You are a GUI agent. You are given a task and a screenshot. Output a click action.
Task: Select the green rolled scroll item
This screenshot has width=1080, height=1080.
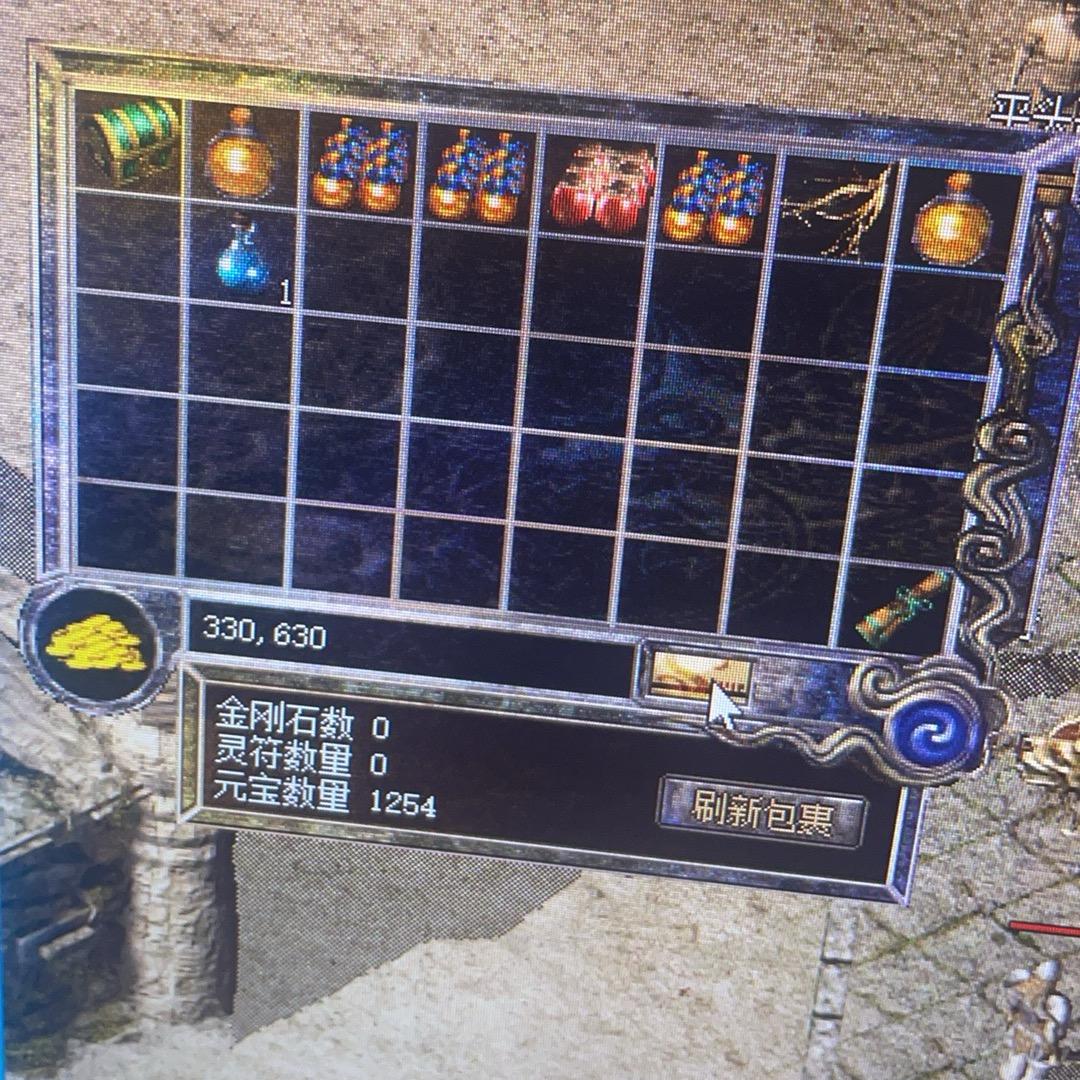[902, 607]
